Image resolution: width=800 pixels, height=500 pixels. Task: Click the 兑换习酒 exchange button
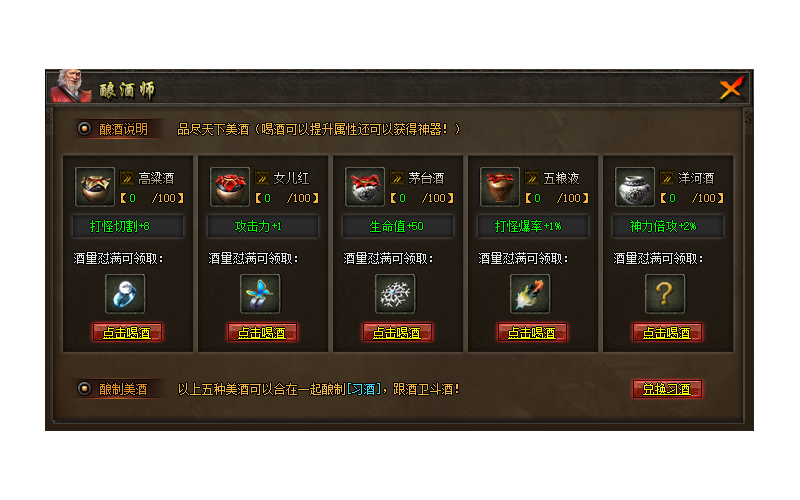(667, 389)
